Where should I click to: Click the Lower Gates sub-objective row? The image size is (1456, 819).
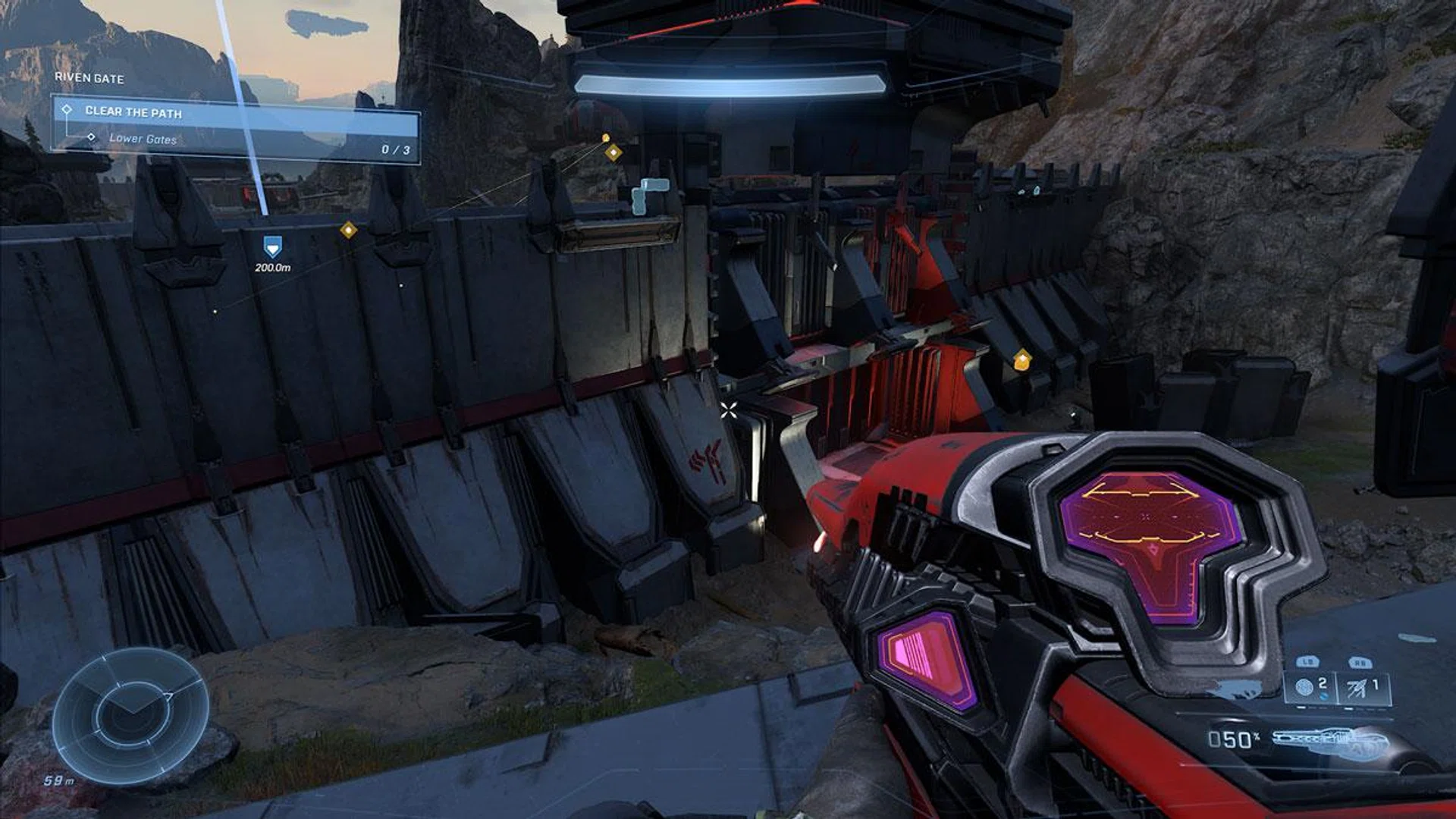(x=143, y=139)
